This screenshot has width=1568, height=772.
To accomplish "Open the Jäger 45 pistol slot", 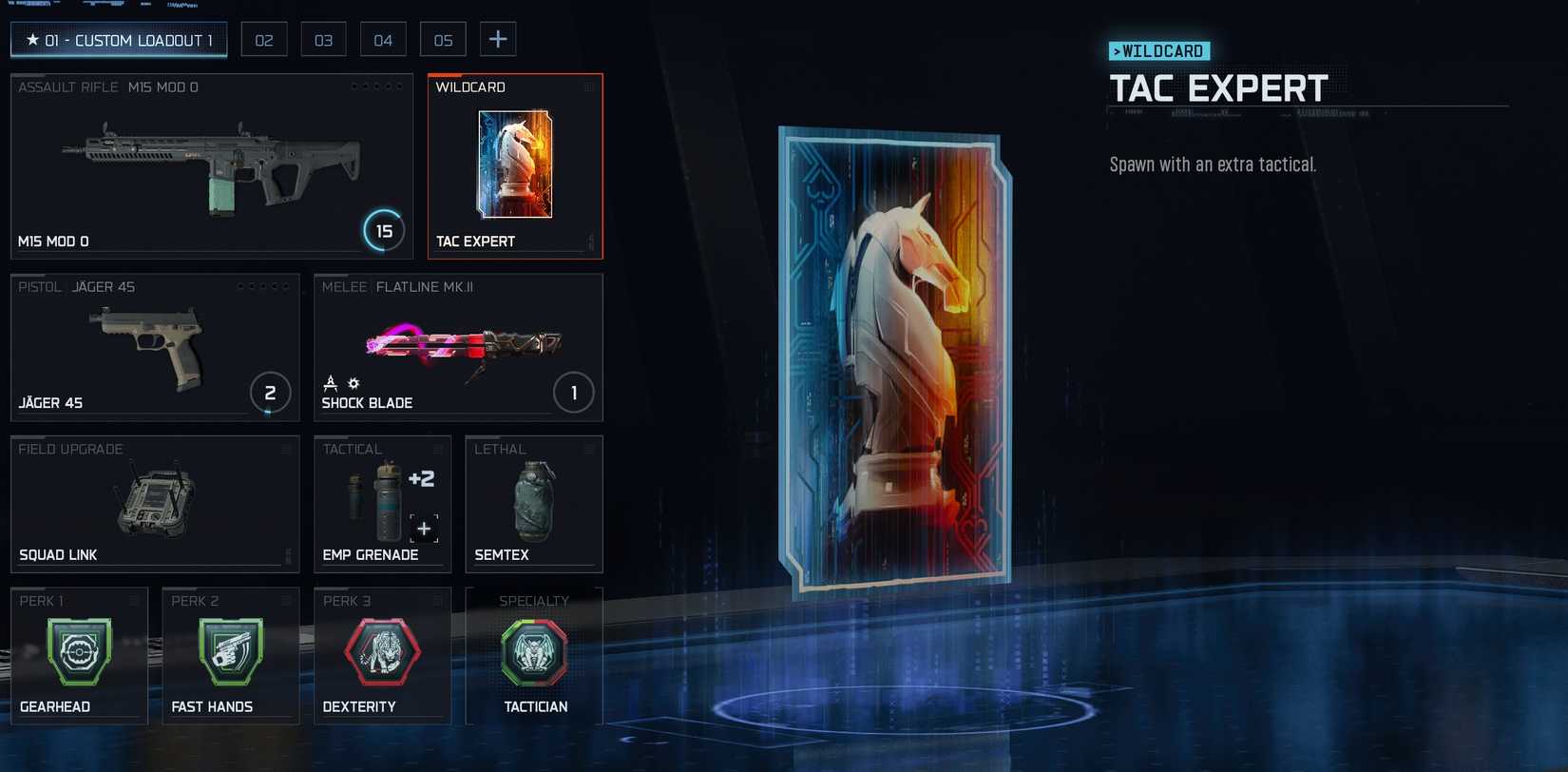I will [x=155, y=348].
